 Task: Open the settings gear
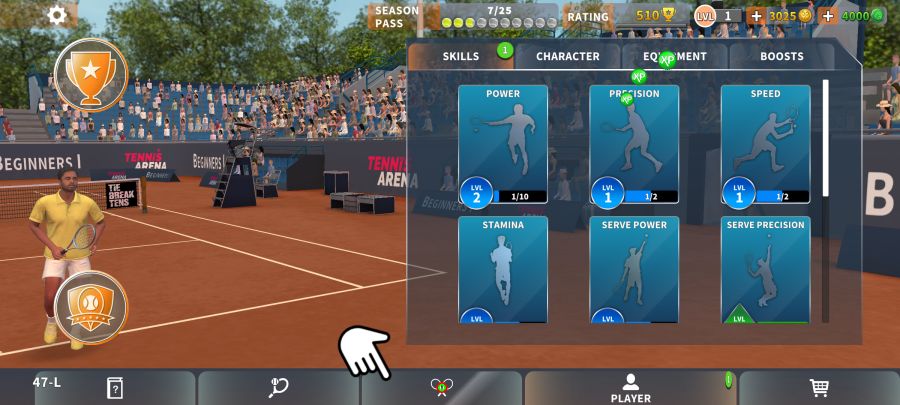coord(57,15)
